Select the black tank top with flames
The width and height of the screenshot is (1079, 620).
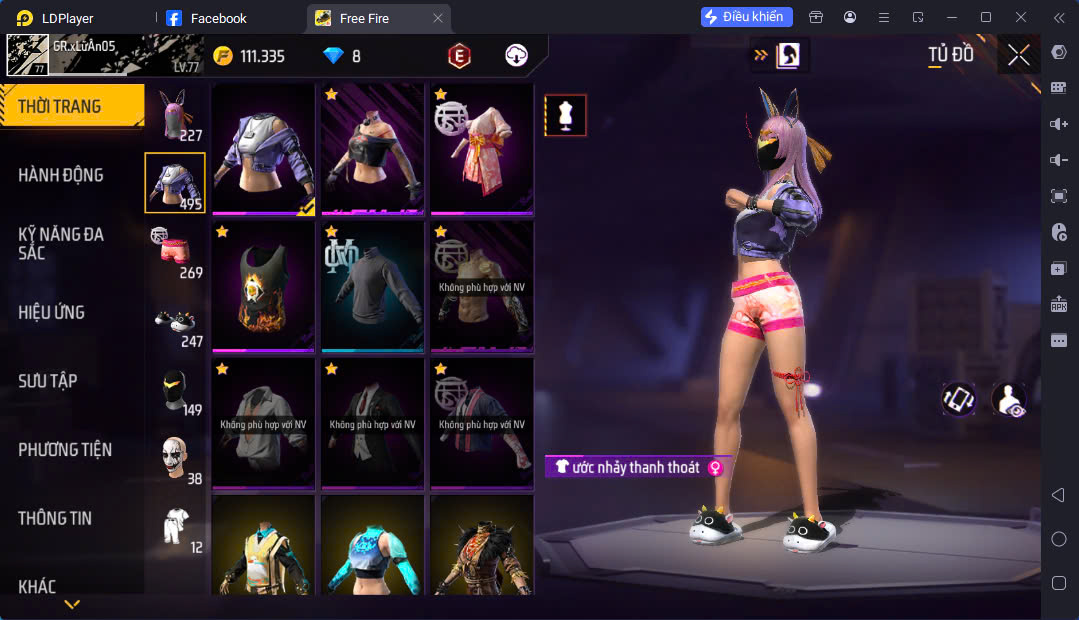point(264,287)
